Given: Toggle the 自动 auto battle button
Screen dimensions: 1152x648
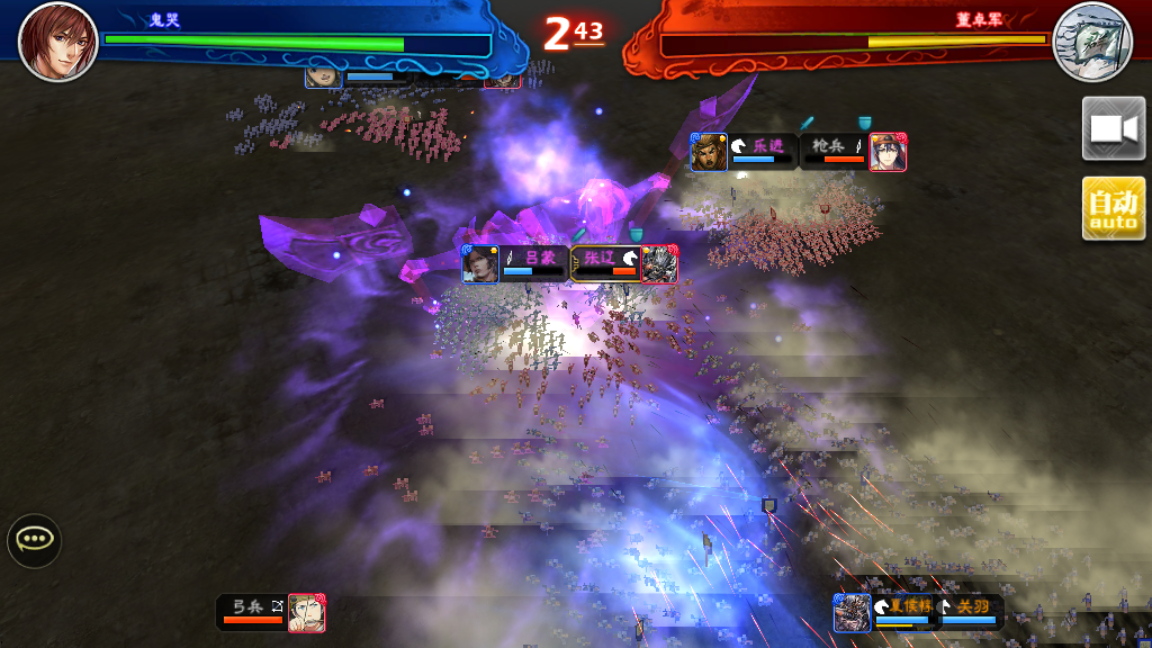Looking at the screenshot, I should tap(1113, 208).
